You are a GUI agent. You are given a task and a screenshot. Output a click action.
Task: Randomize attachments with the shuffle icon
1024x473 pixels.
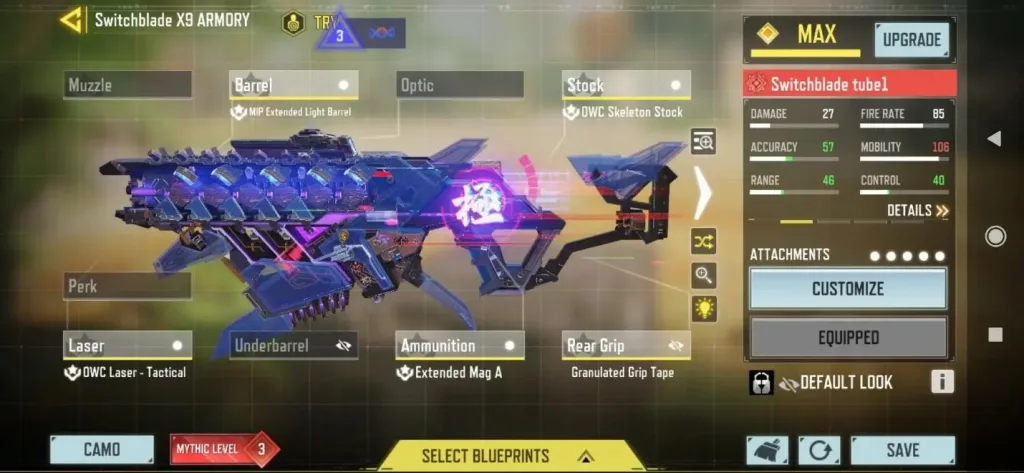pos(704,241)
